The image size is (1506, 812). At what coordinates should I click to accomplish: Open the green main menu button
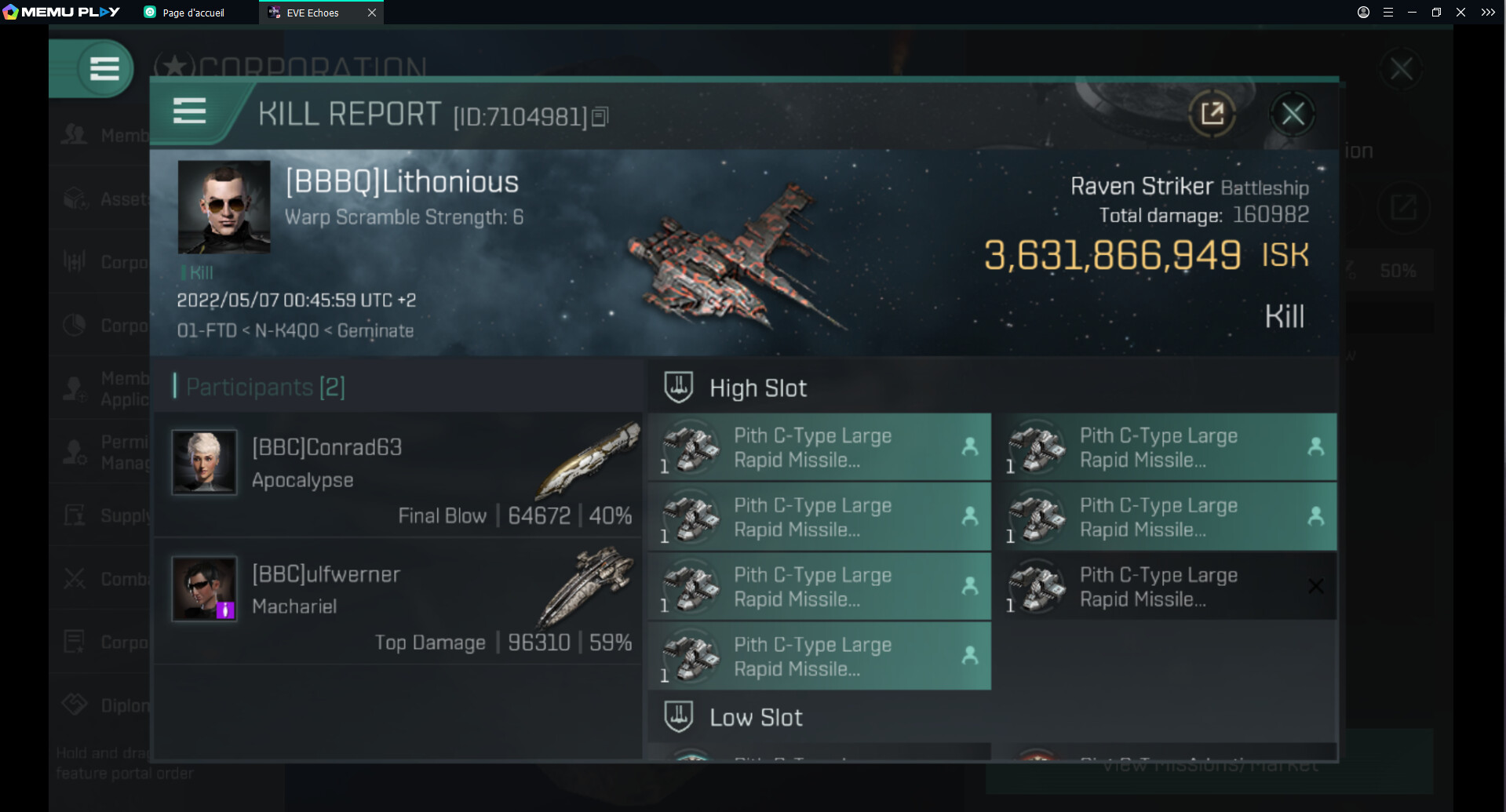click(104, 69)
